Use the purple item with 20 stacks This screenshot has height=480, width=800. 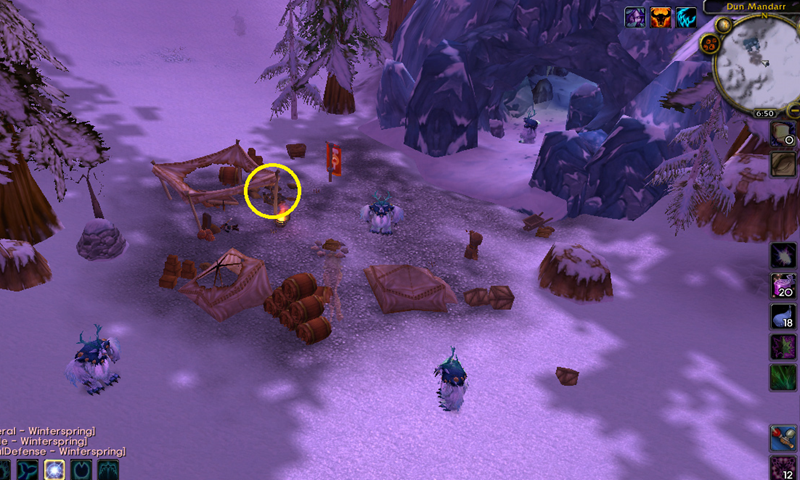(x=783, y=287)
